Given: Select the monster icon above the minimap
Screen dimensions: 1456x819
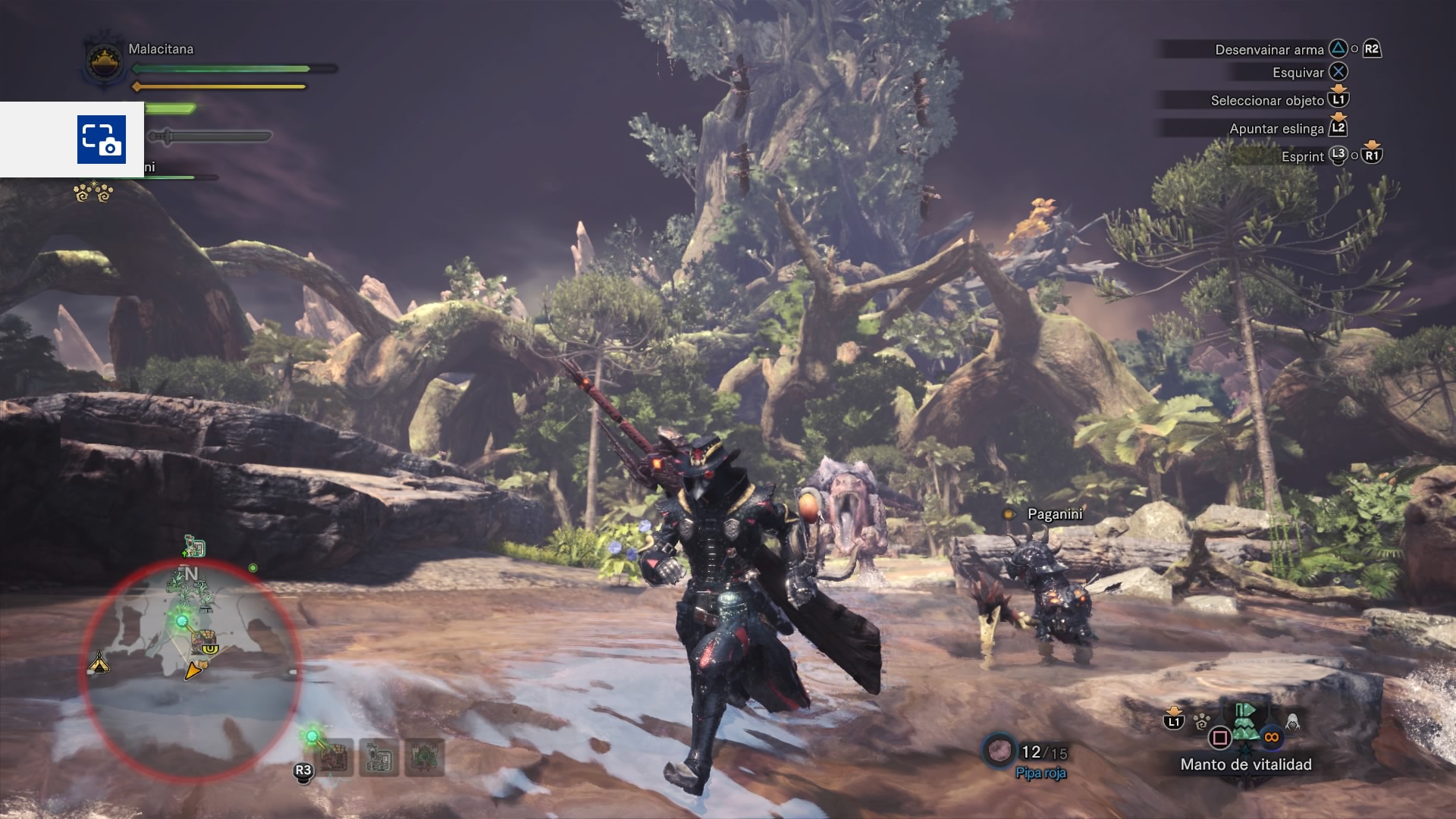Looking at the screenshot, I should click(195, 546).
